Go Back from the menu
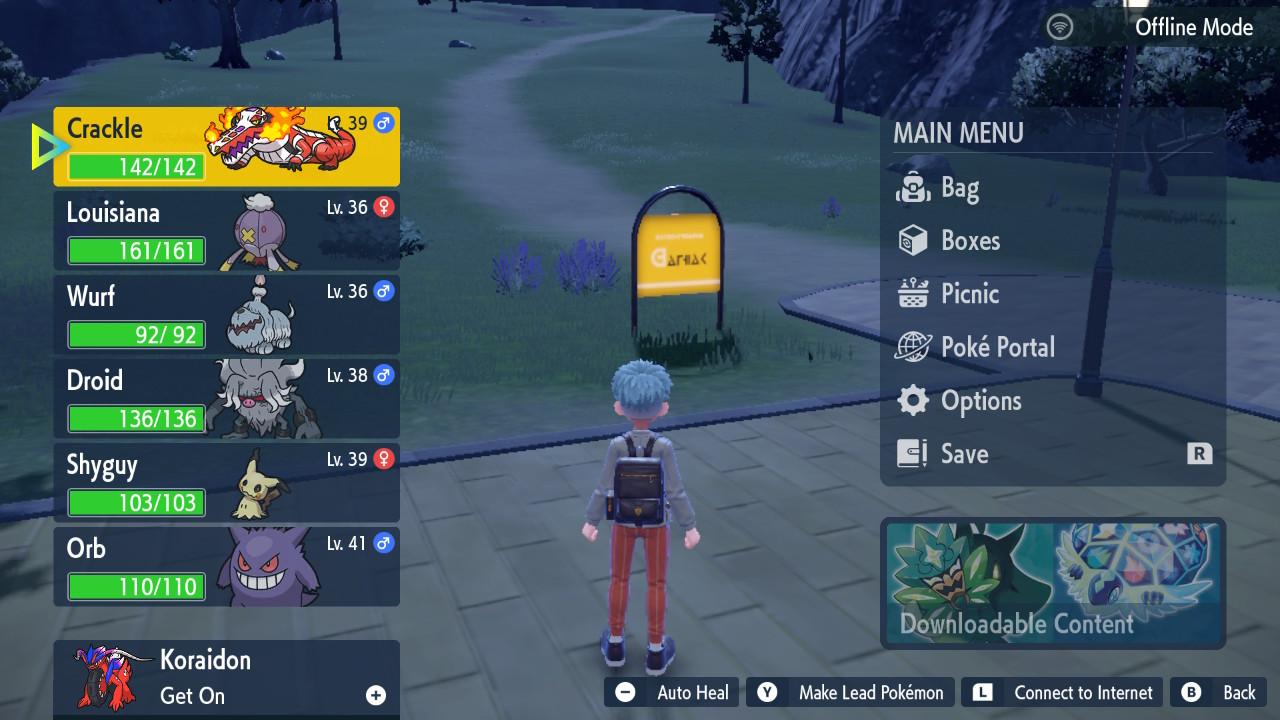 (x=1220, y=692)
